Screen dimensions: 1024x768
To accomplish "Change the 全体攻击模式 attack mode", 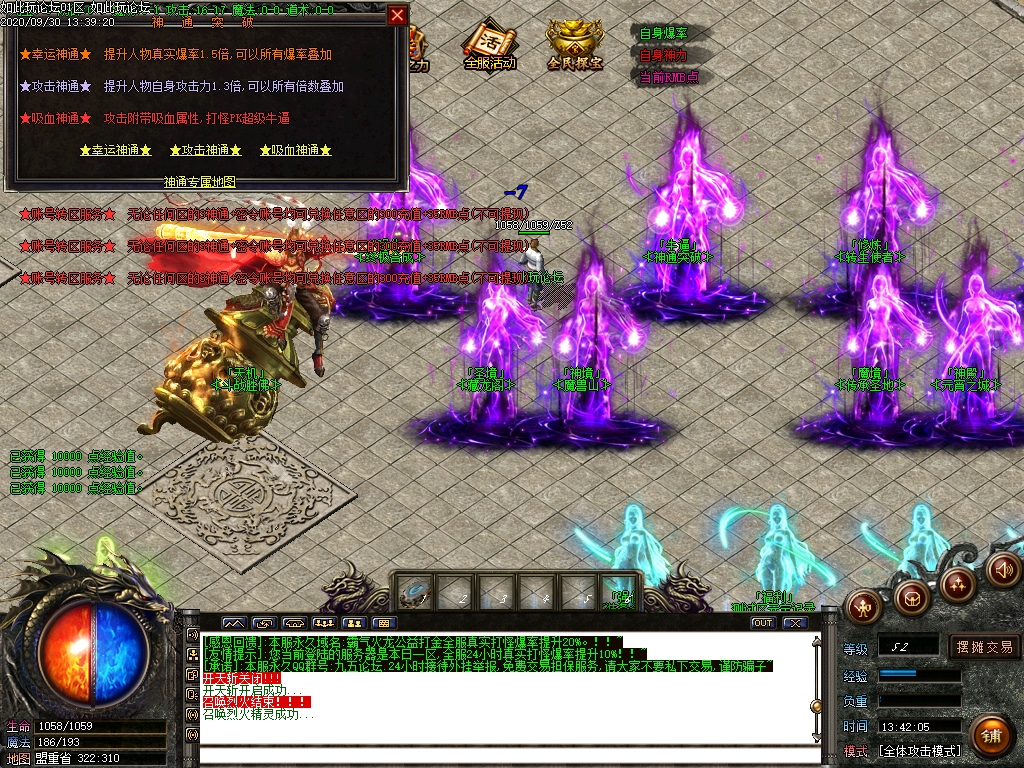I will [x=919, y=751].
